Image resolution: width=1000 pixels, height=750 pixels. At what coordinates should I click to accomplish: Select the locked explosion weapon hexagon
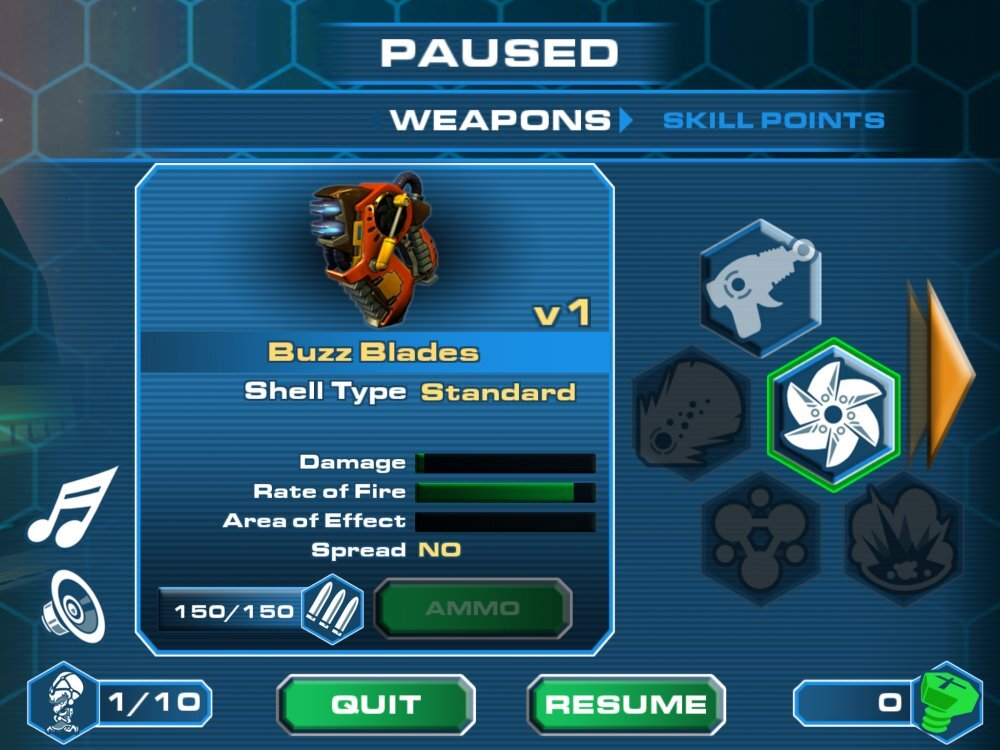pyautogui.click(x=903, y=541)
